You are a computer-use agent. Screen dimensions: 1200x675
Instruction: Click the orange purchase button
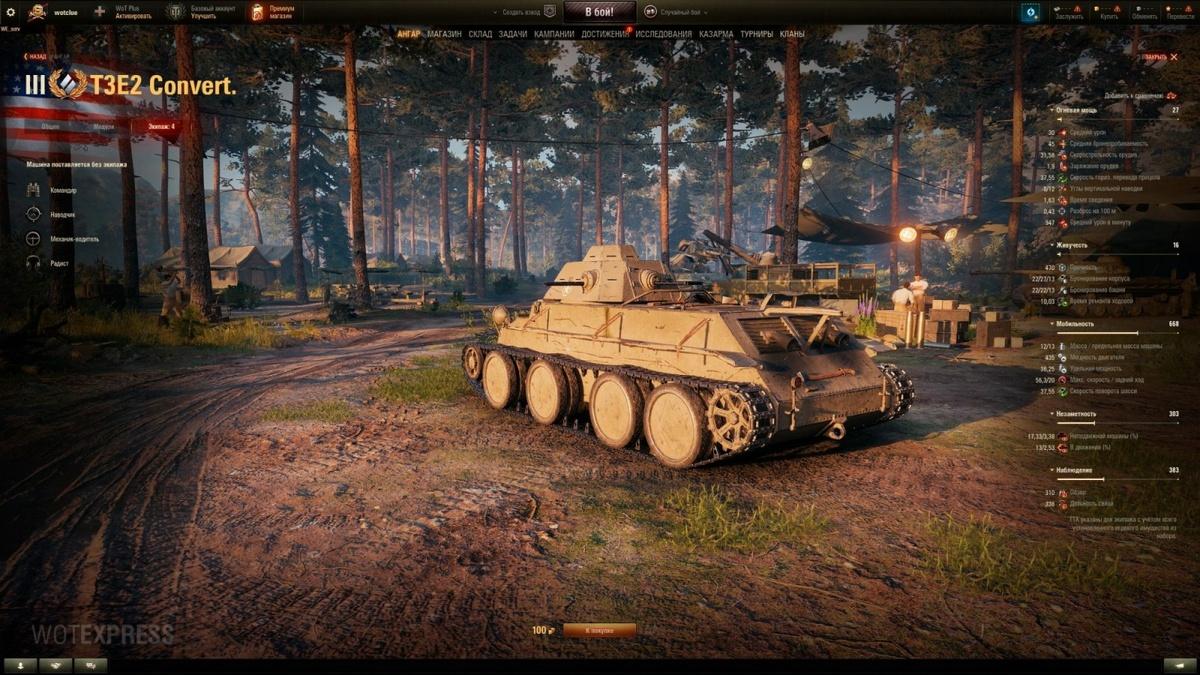pyautogui.click(x=599, y=630)
